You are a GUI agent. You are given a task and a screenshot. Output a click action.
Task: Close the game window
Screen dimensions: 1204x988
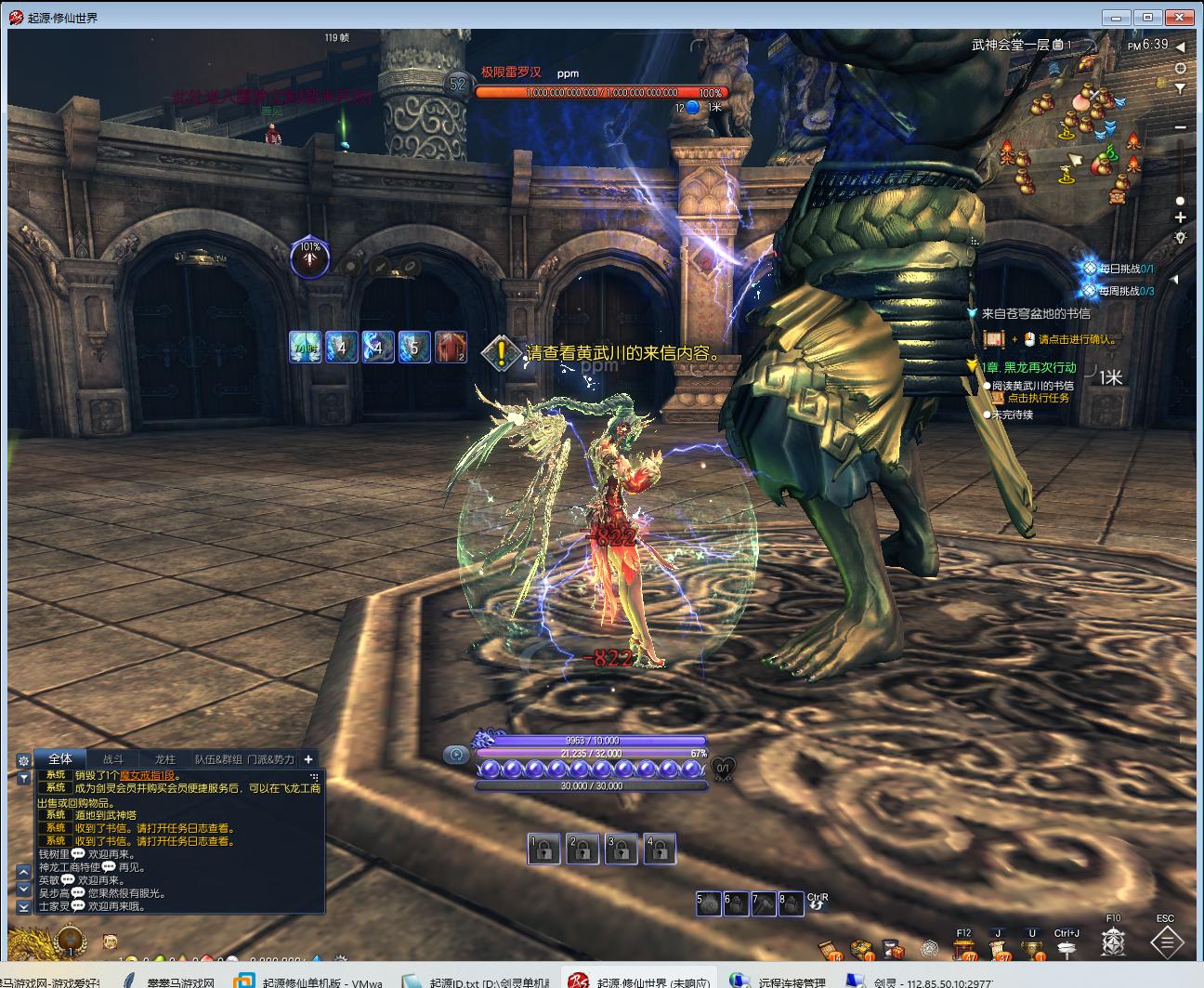pos(1181,17)
